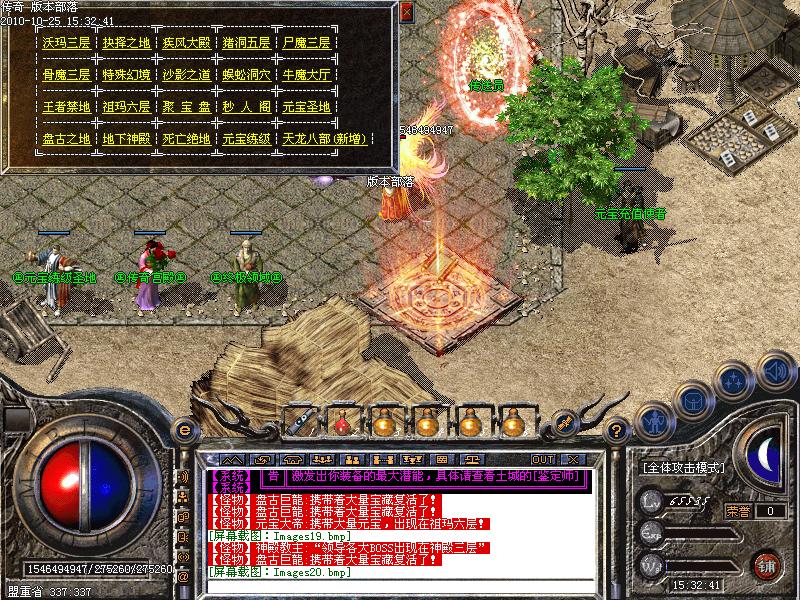The height and width of the screenshot is (600, 800).
Task: Use the red potion in the belt
Action: point(340,421)
